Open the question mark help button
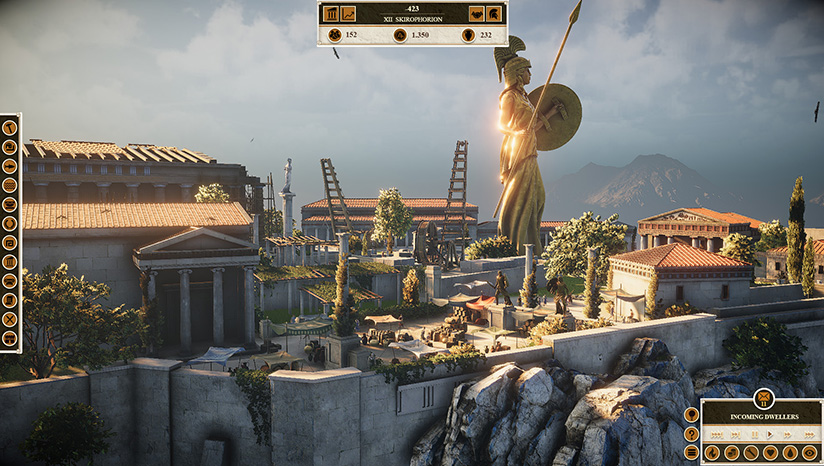Screen dimensions: 824x466 click(x=691, y=434)
